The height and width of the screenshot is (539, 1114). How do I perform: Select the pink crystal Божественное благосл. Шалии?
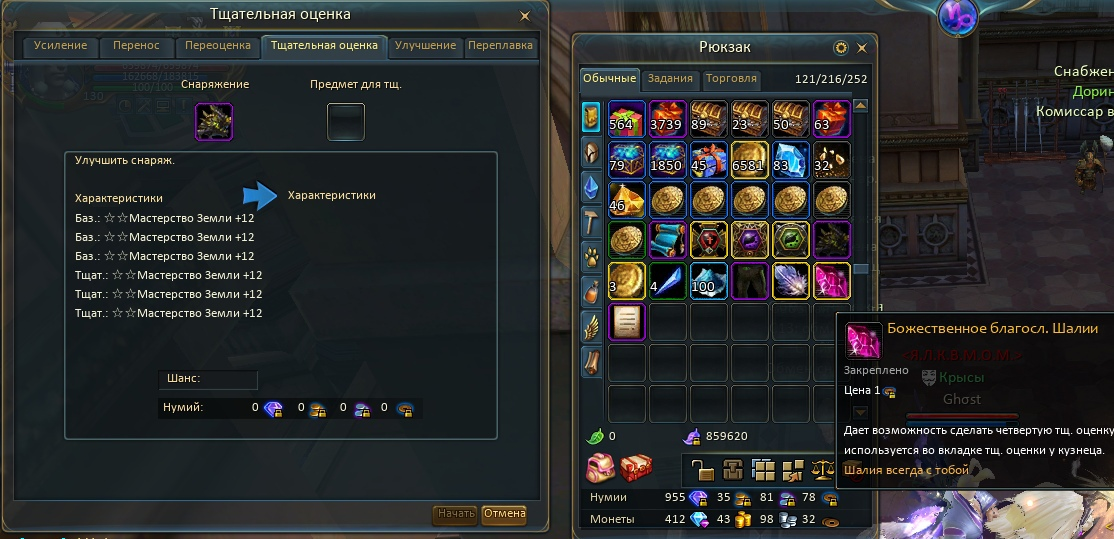pos(831,281)
